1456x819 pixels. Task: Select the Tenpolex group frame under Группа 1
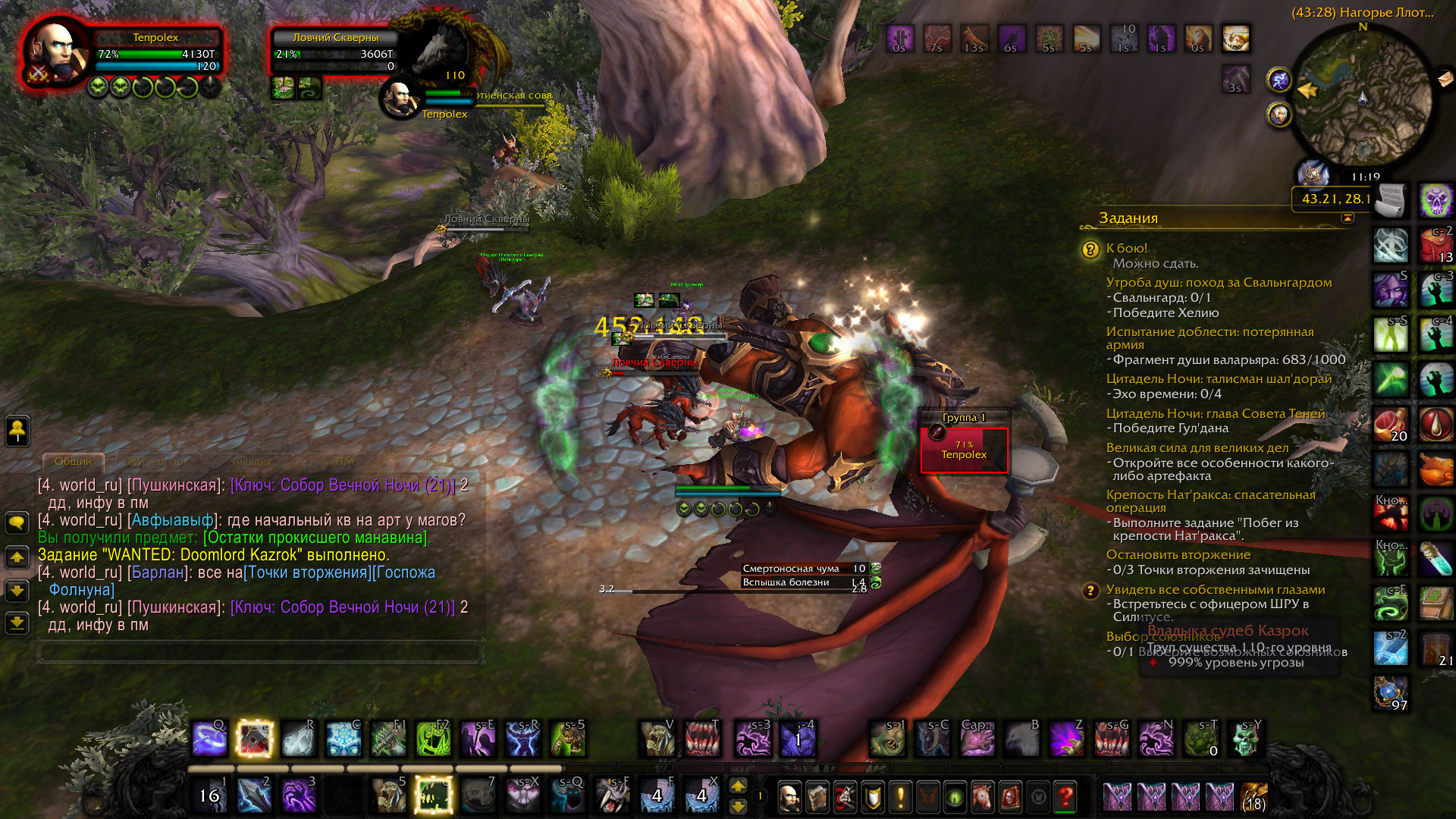(964, 450)
